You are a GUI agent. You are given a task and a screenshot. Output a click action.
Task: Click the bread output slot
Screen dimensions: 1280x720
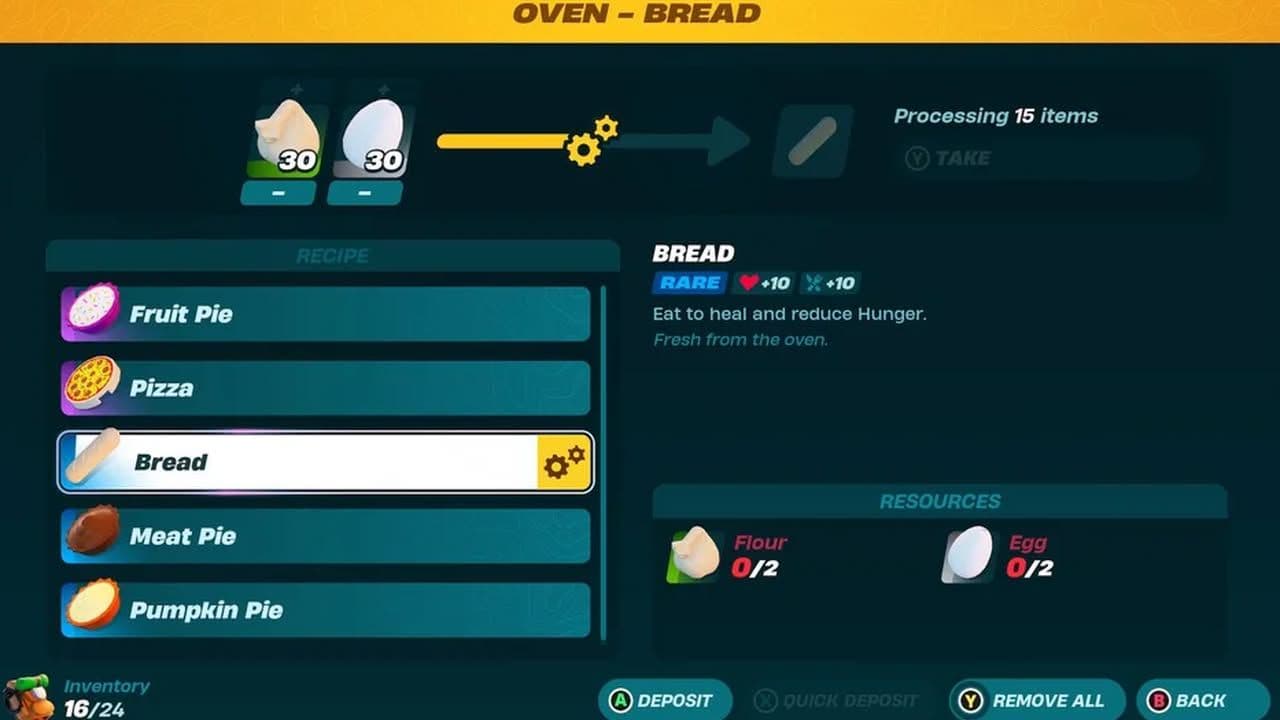812,141
